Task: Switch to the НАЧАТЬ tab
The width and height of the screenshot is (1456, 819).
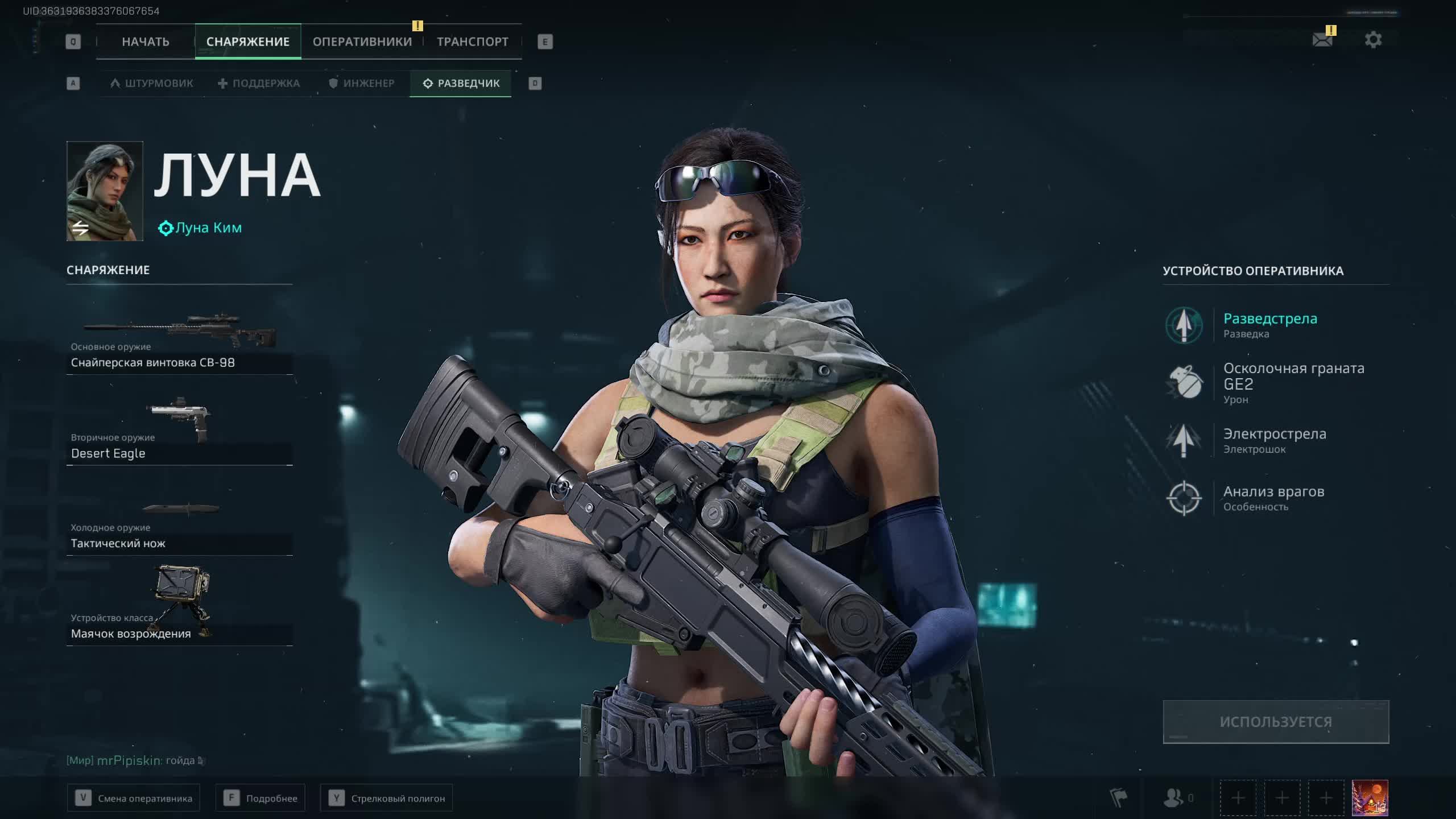Action: coord(146,42)
